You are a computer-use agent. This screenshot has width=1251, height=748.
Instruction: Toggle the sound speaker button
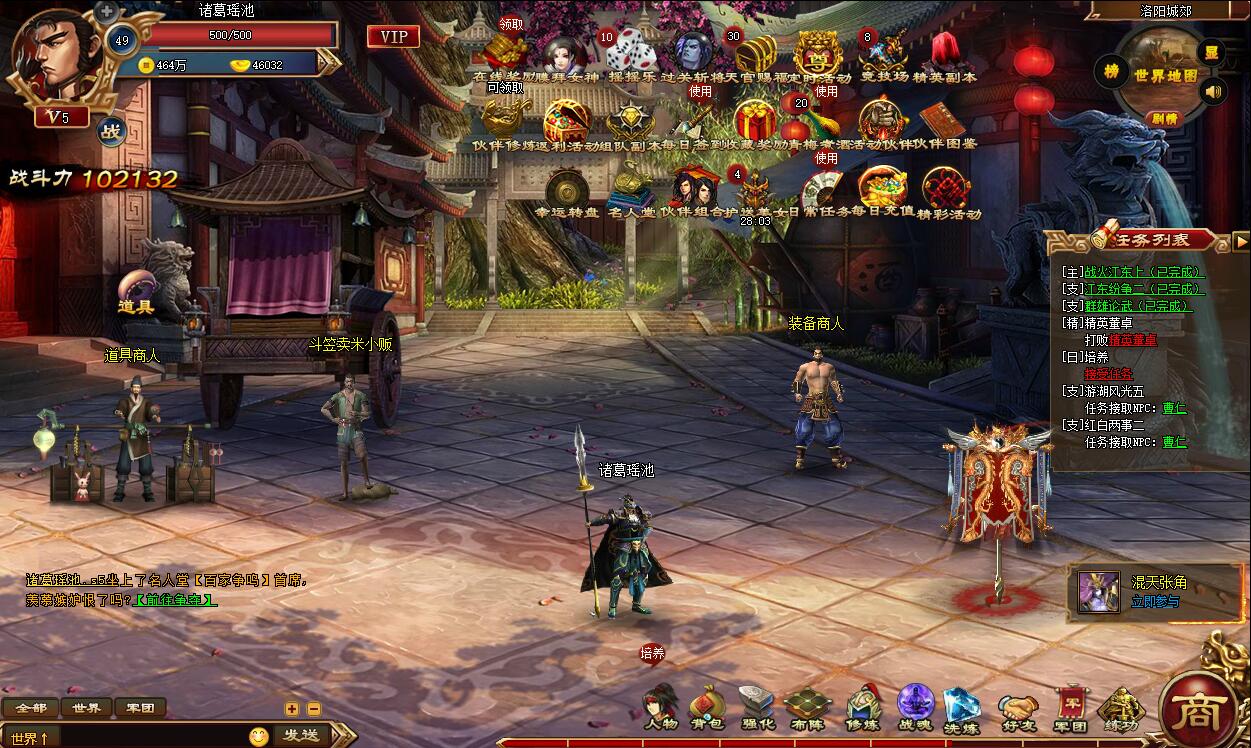[1213, 93]
